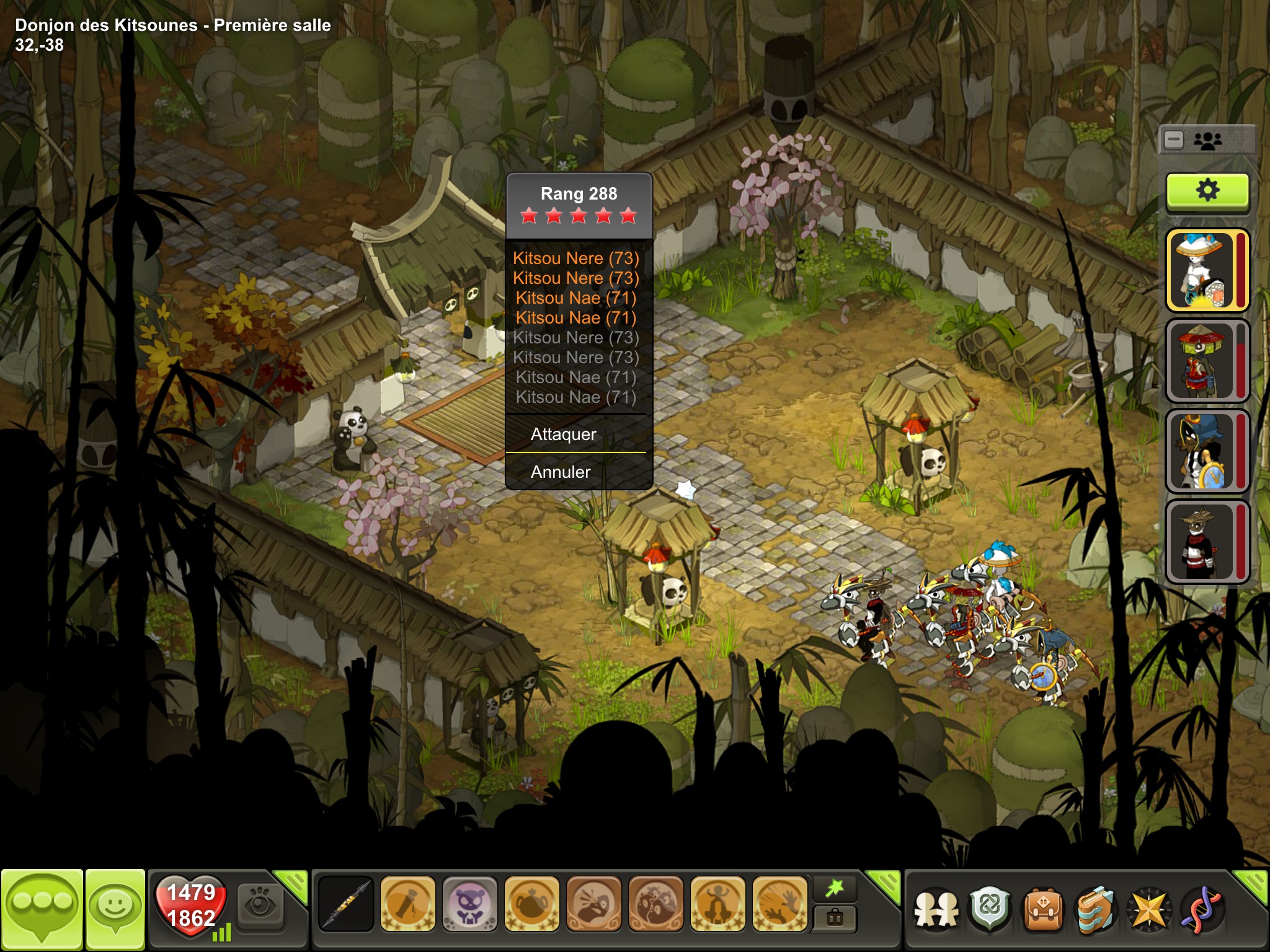Collapse the party panel with minus button
1270x952 pixels.
pos(1174,140)
